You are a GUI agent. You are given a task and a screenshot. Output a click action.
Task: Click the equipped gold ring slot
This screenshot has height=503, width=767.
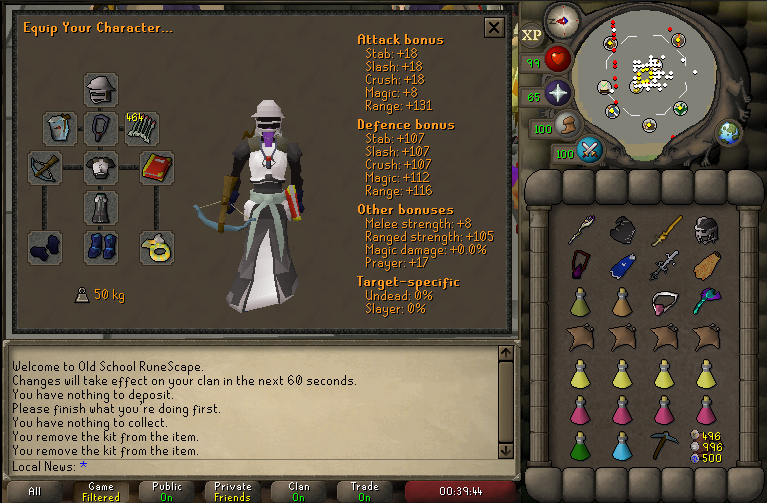click(x=157, y=244)
